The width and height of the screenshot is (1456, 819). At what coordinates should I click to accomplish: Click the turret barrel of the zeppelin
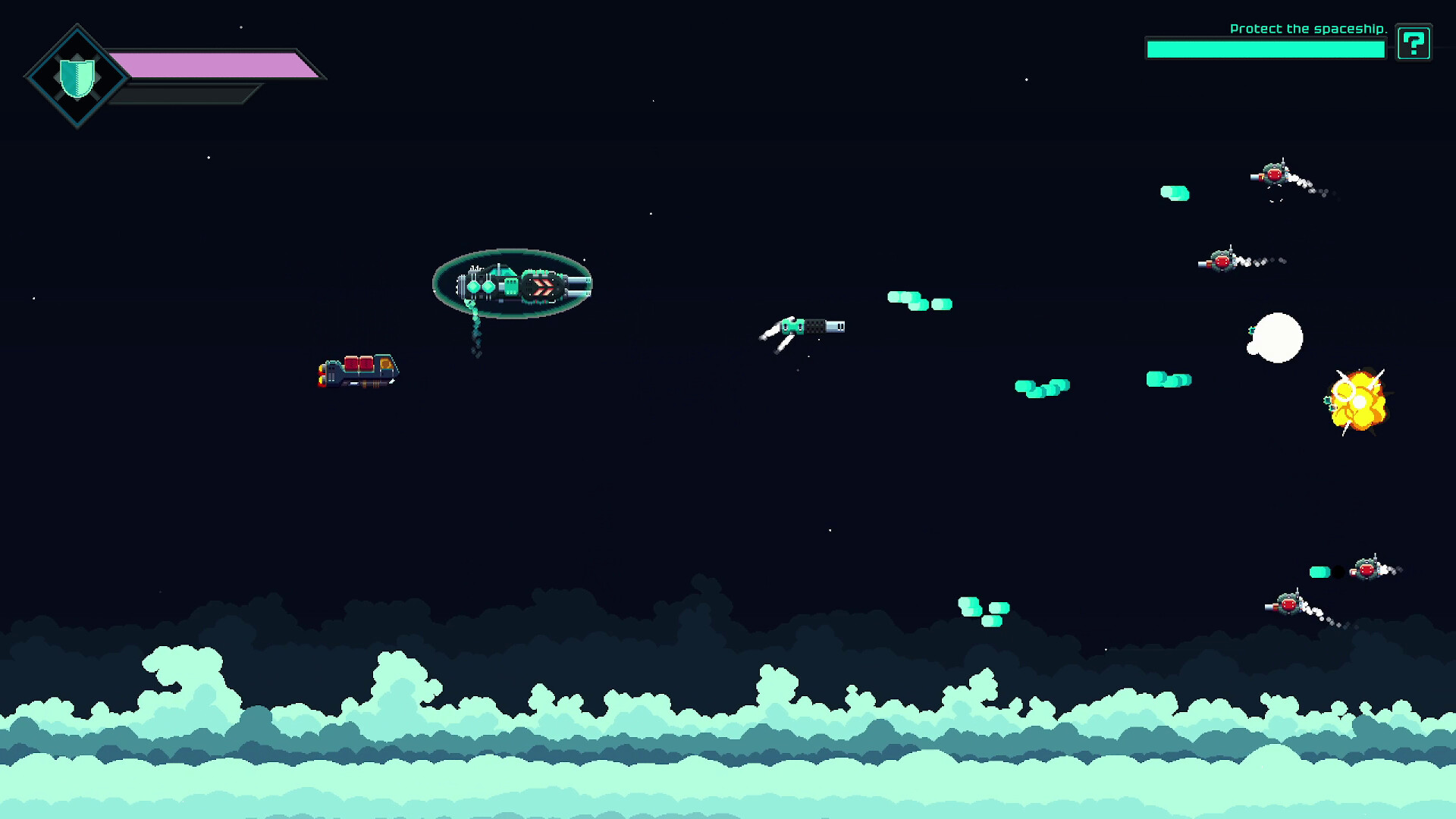point(579,284)
